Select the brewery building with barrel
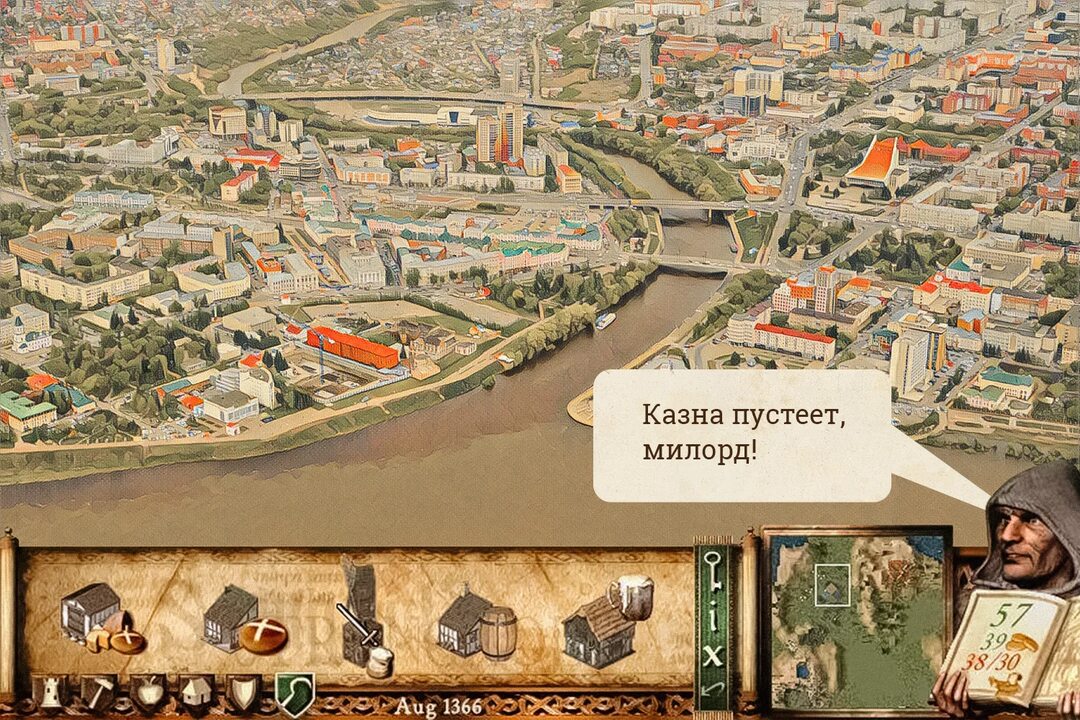Image resolution: width=1080 pixels, height=720 pixels. point(477,623)
